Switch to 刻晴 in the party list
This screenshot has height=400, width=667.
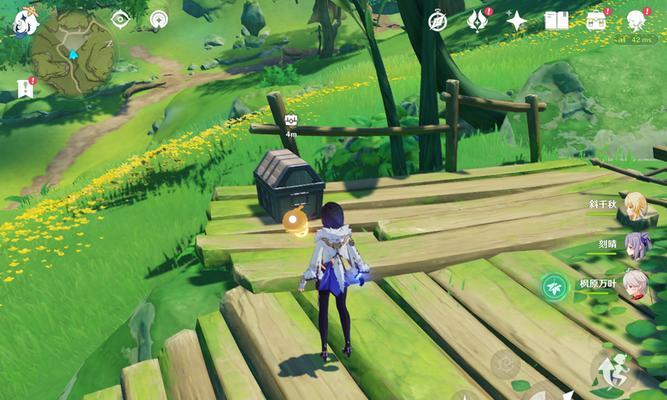637,245
